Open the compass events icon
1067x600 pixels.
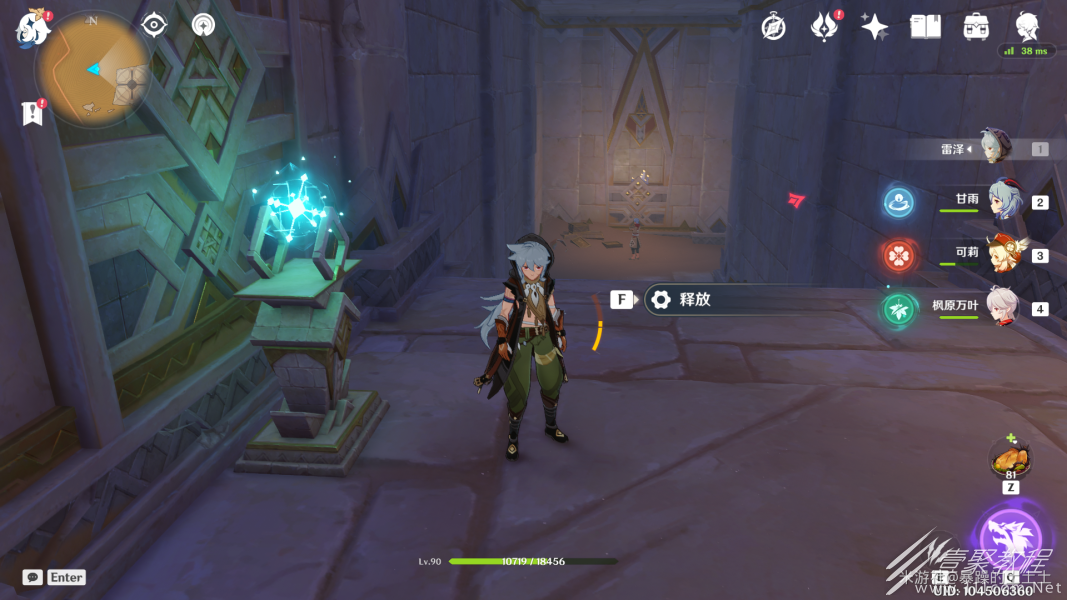pyautogui.click(x=773, y=27)
